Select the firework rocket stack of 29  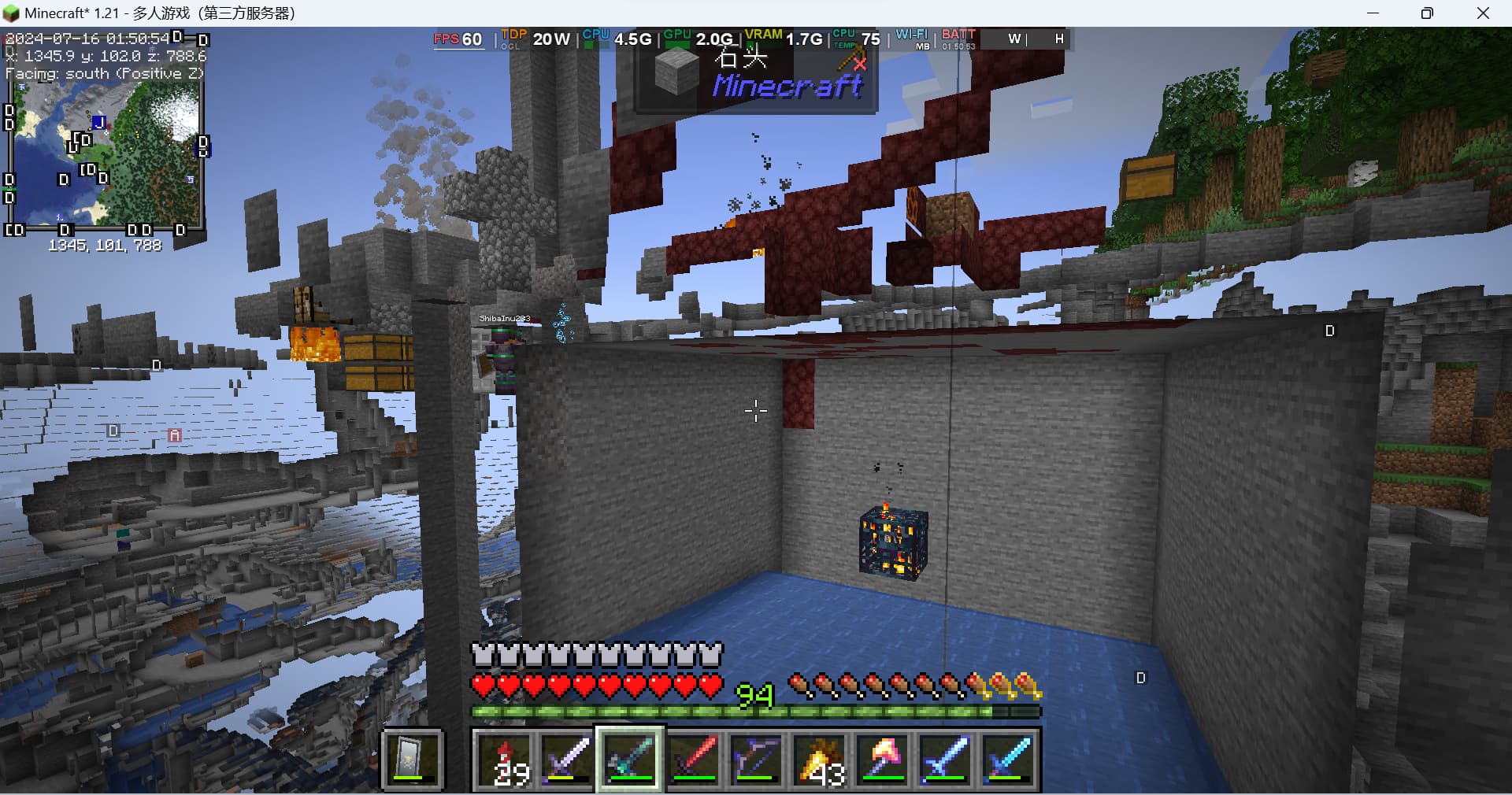click(x=505, y=760)
